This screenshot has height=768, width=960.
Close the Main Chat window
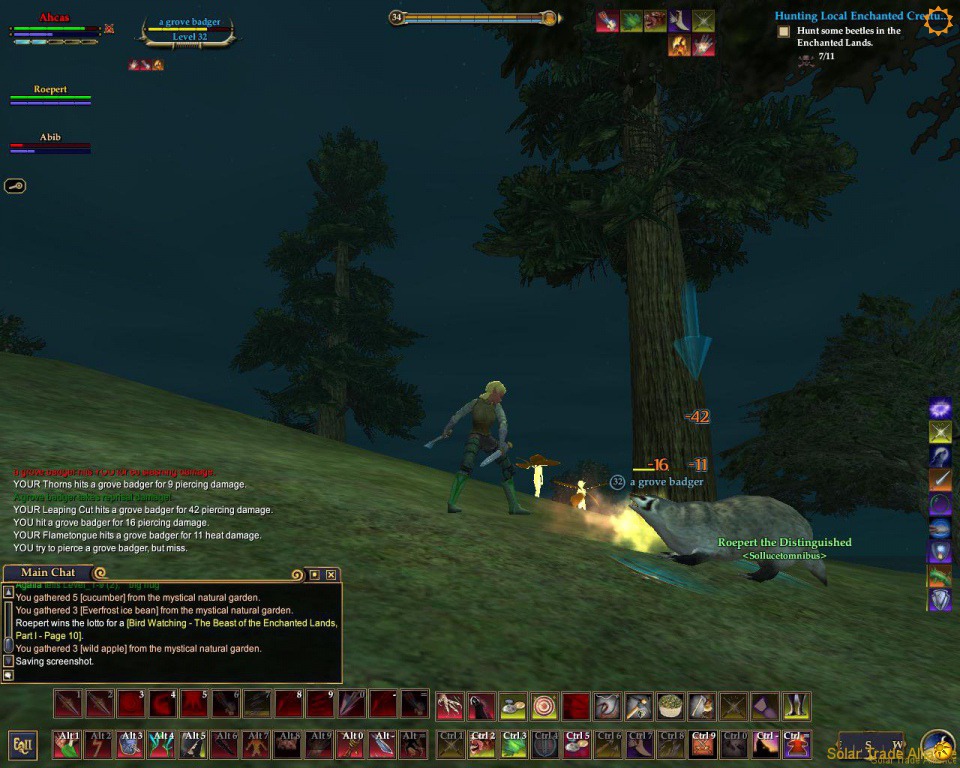331,575
